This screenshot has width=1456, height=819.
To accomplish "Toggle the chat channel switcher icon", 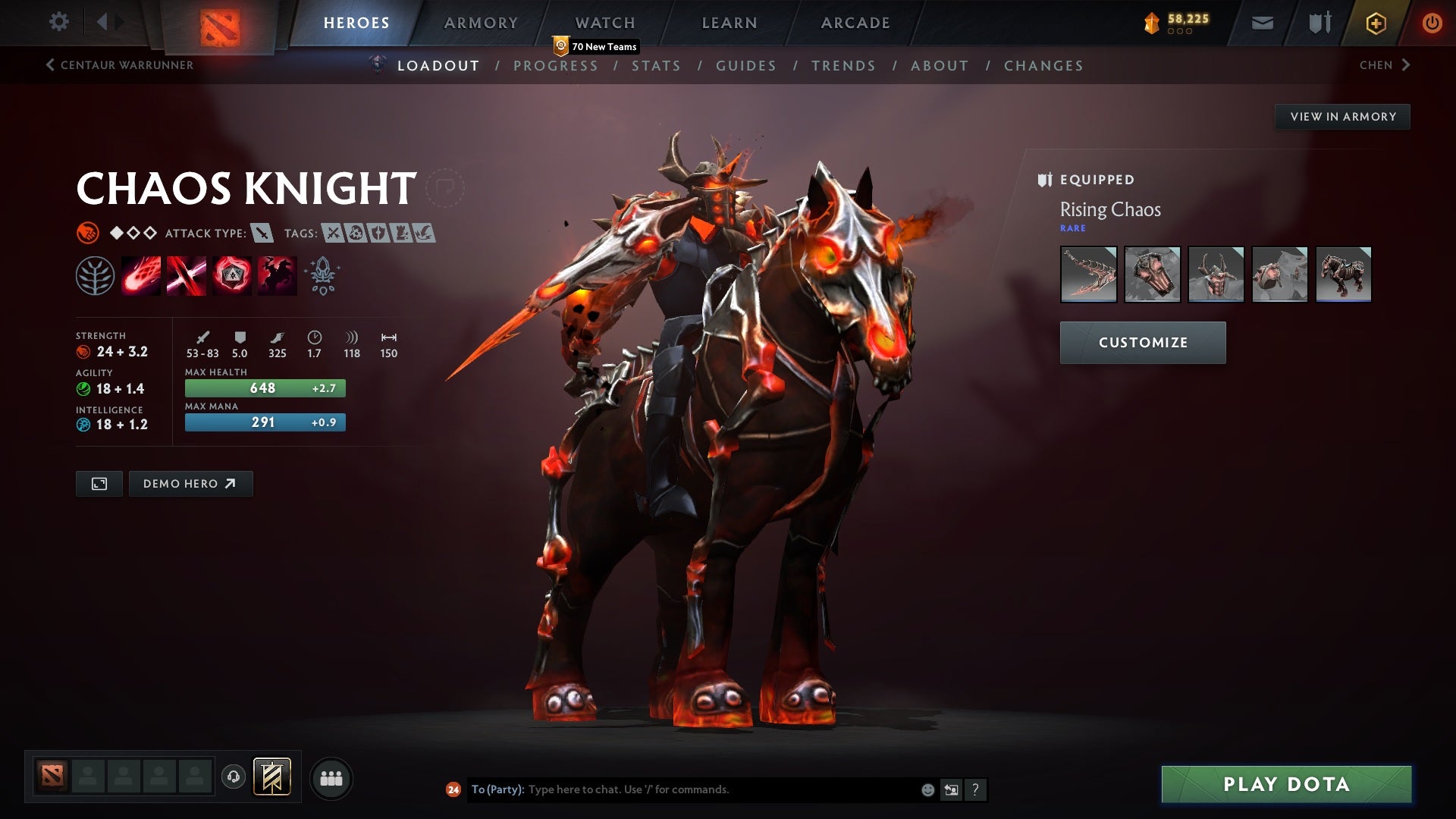I will (x=951, y=789).
